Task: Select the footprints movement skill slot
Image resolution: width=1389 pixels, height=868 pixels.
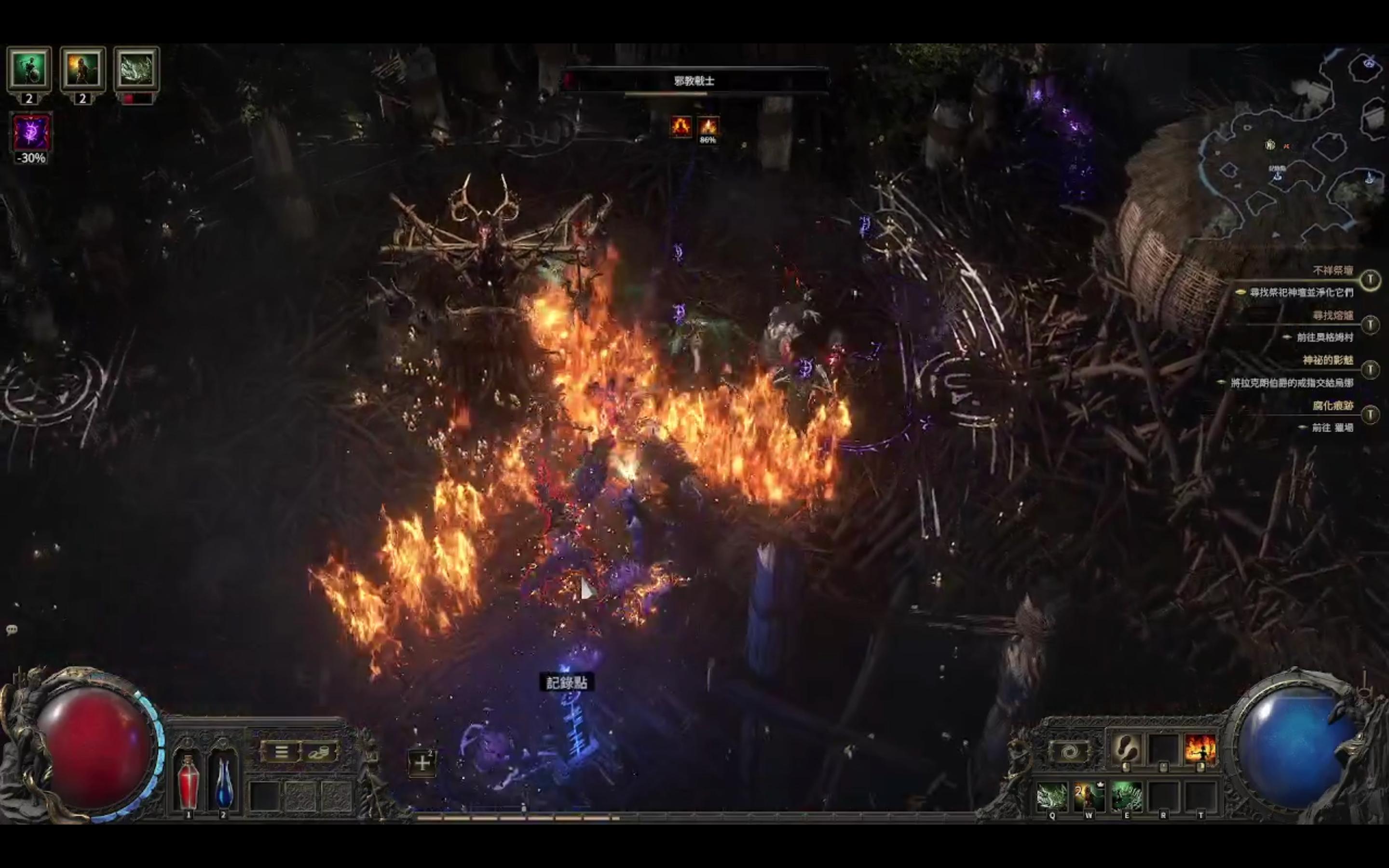Action: 1126,748
